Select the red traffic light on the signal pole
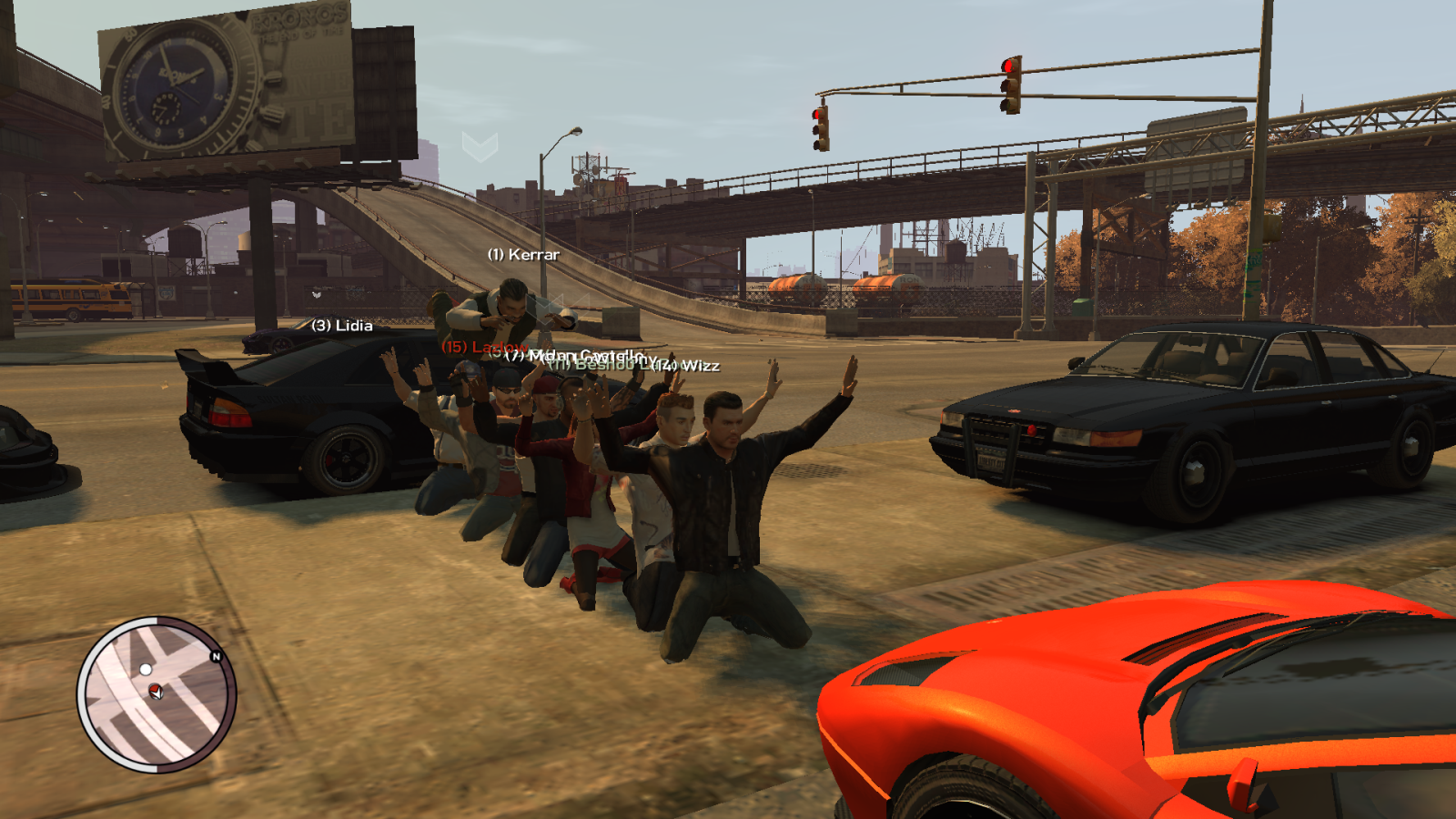Viewport: 1456px width, 819px height. 1007,66
